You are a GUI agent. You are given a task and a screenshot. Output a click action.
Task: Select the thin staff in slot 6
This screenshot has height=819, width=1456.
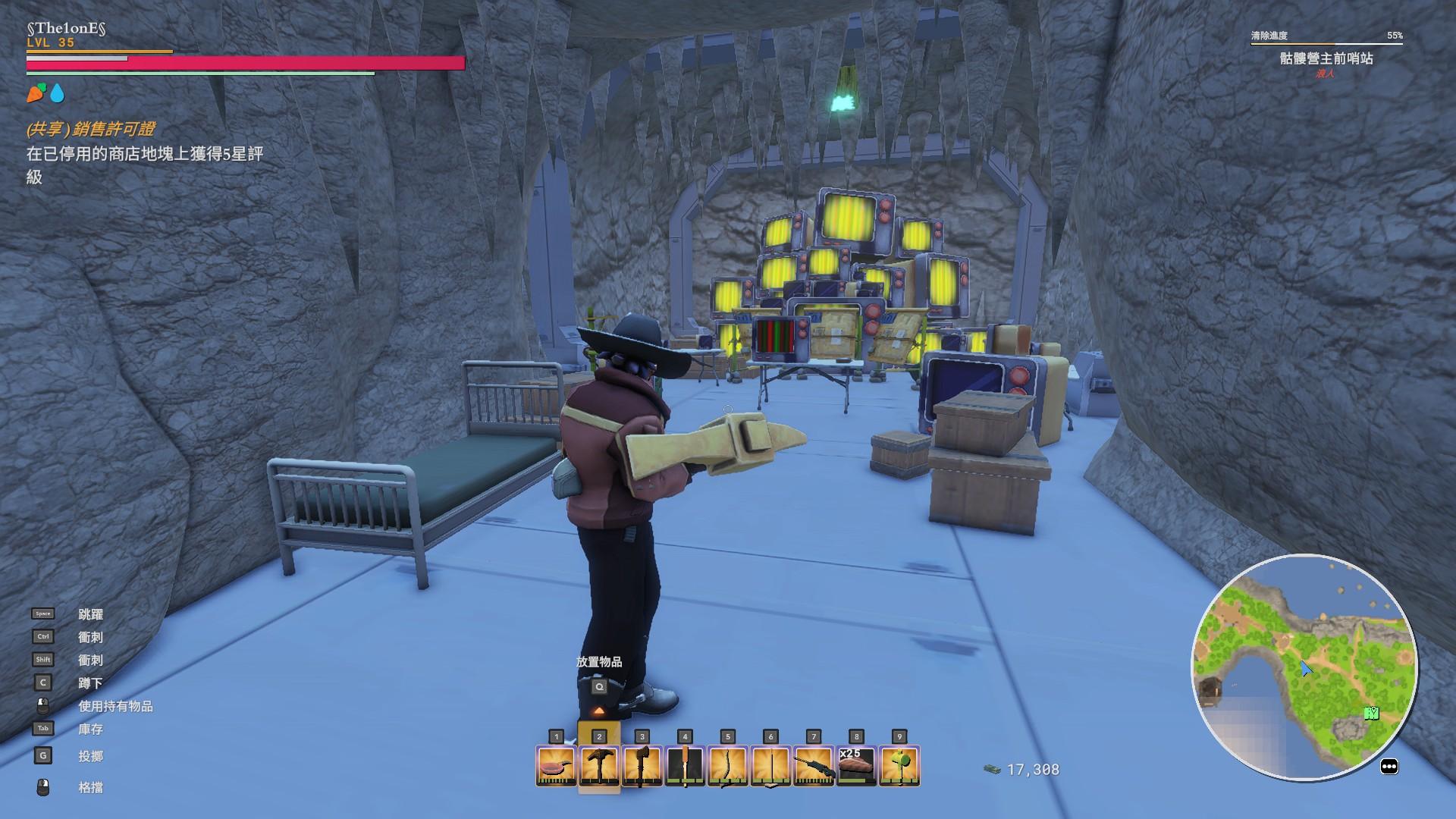770,765
